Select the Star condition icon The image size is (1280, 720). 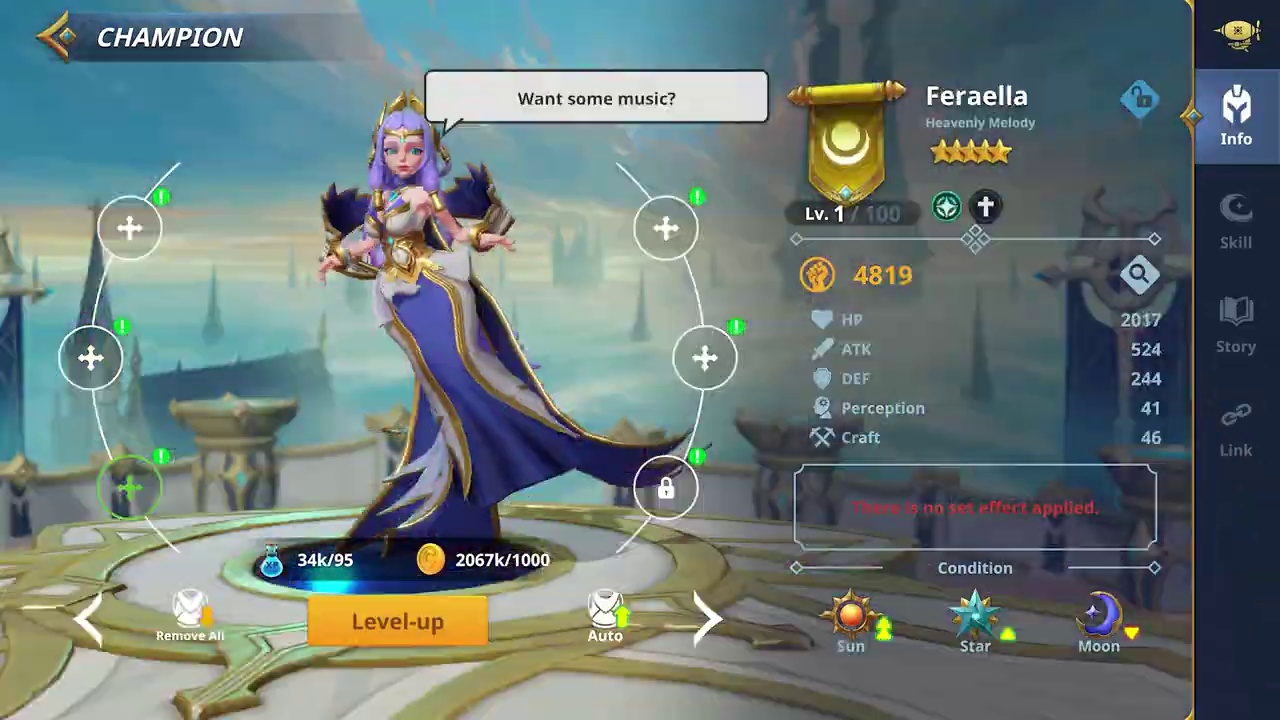974,615
